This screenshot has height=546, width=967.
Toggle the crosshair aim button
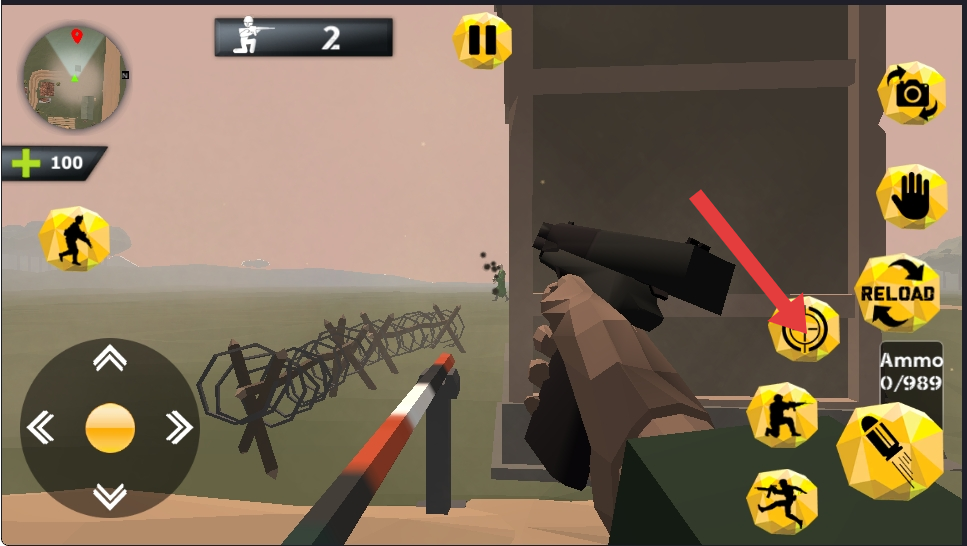(x=803, y=330)
